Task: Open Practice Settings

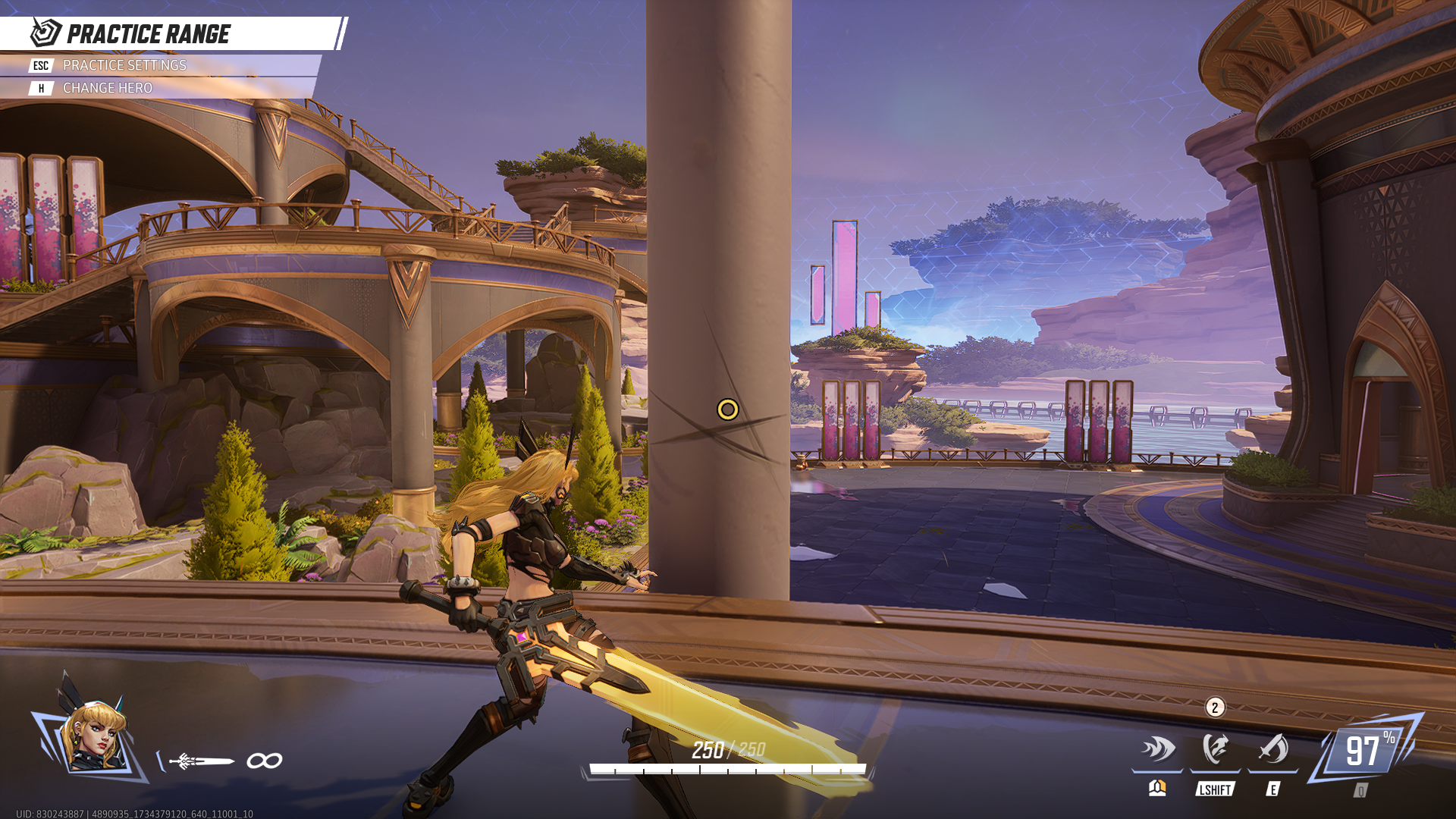Action: (124, 66)
